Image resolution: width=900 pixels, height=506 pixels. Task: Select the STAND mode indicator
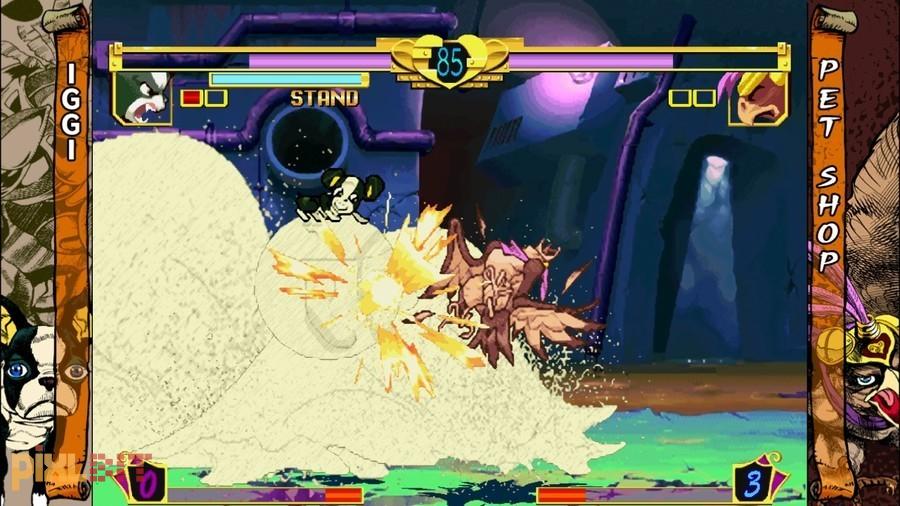(x=324, y=98)
